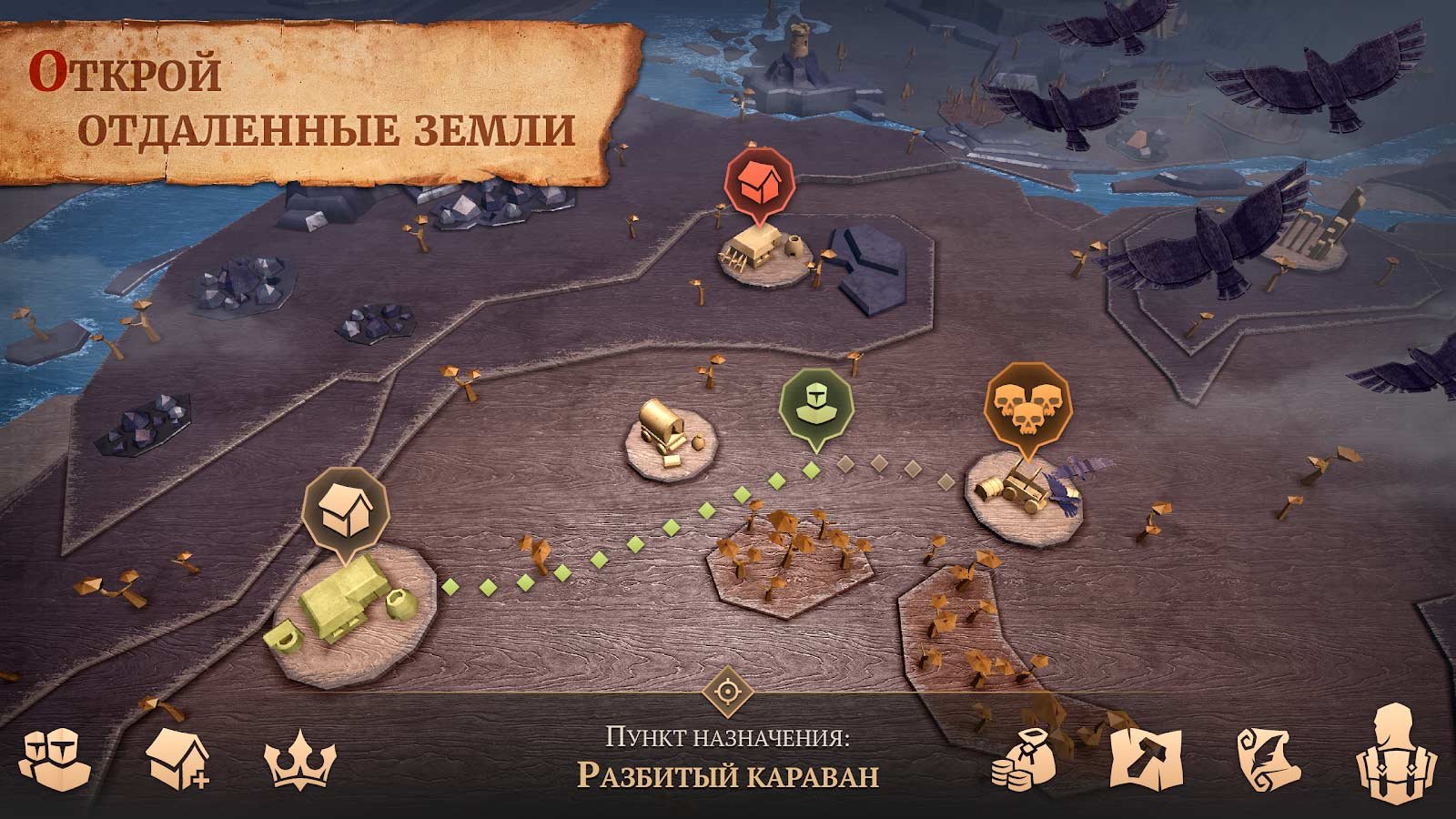Open the hammer crafting icon

(x=1145, y=760)
